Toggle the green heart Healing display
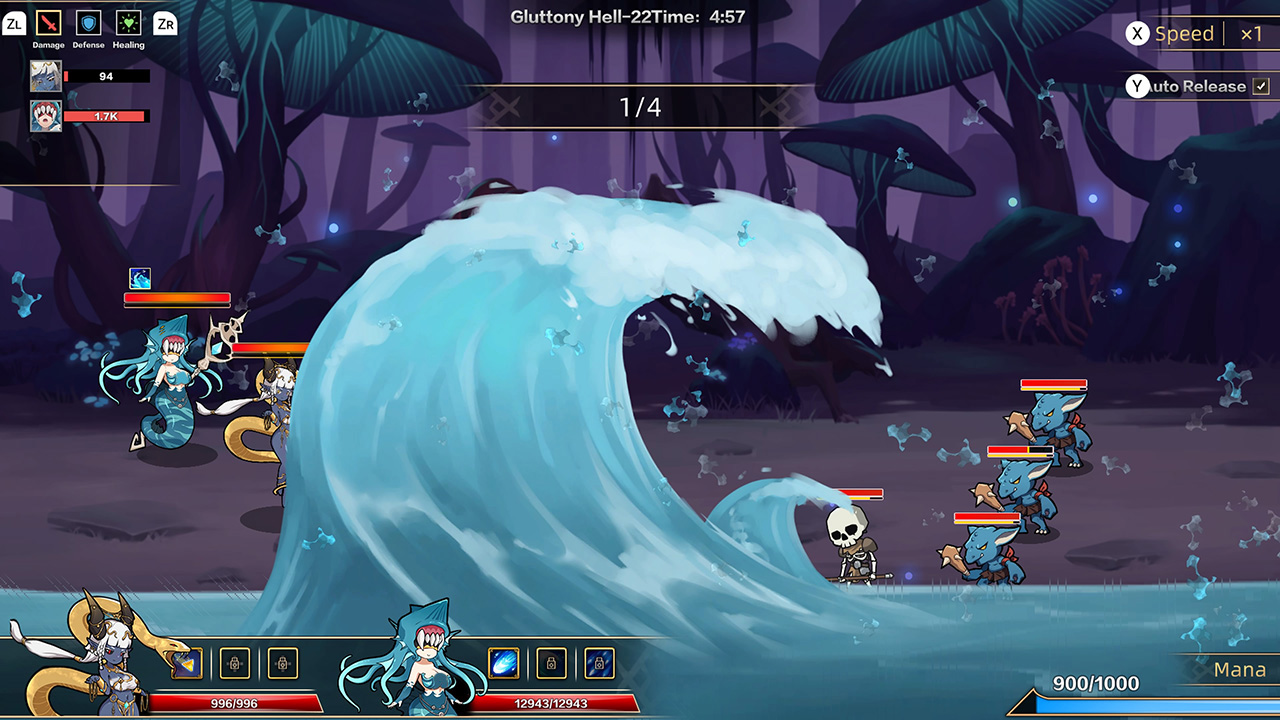The height and width of the screenshot is (720, 1280). tap(127, 24)
